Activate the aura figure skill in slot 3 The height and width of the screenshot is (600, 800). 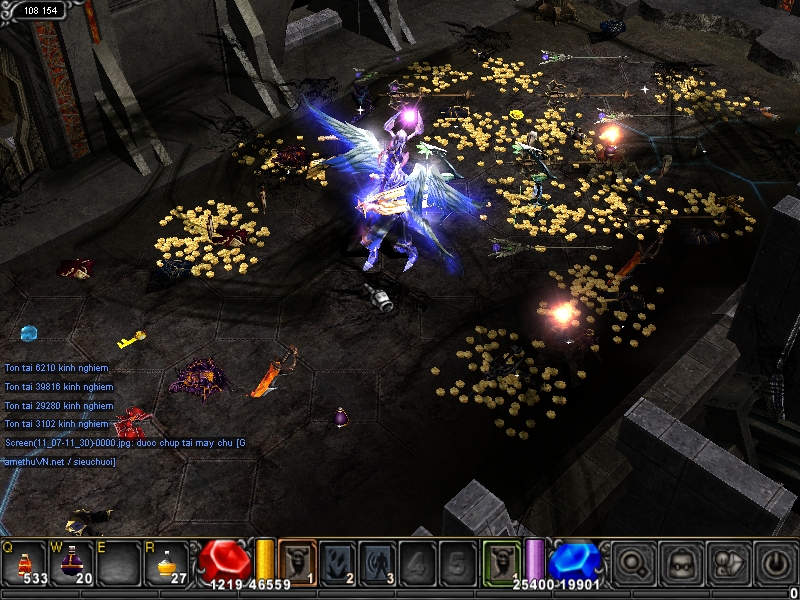click(378, 562)
